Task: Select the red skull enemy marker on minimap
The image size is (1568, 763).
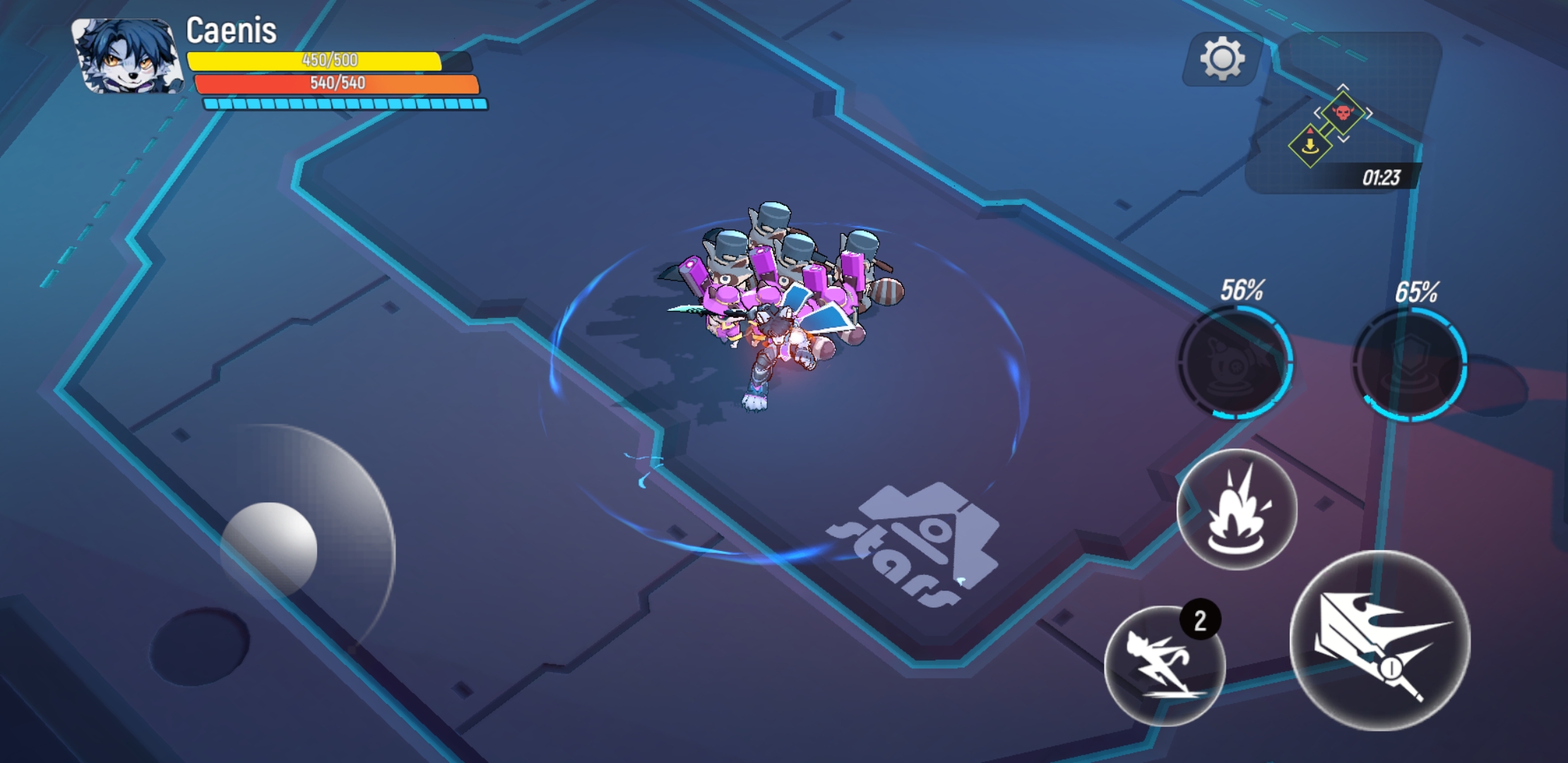Action: pos(1343,113)
